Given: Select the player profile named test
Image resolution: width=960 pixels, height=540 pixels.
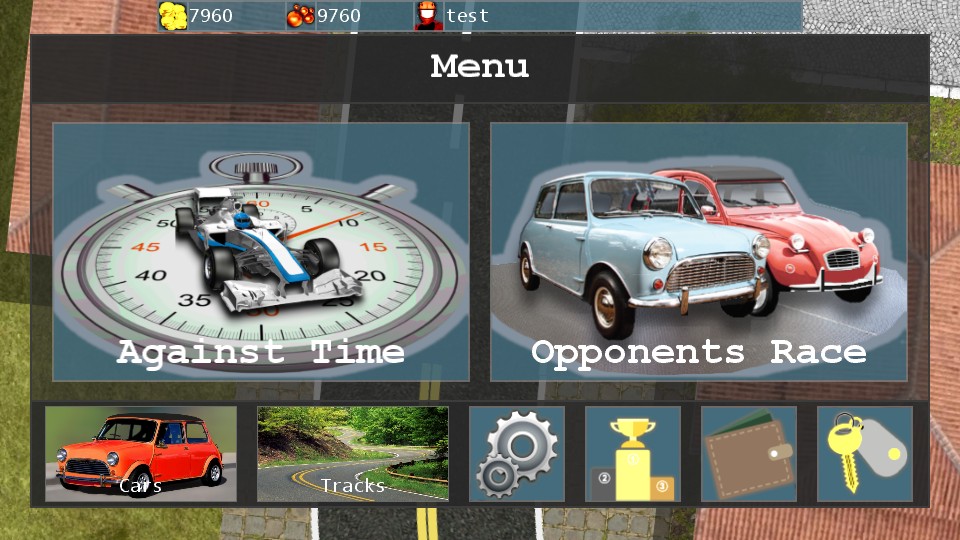Looking at the screenshot, I should [453, 15].
